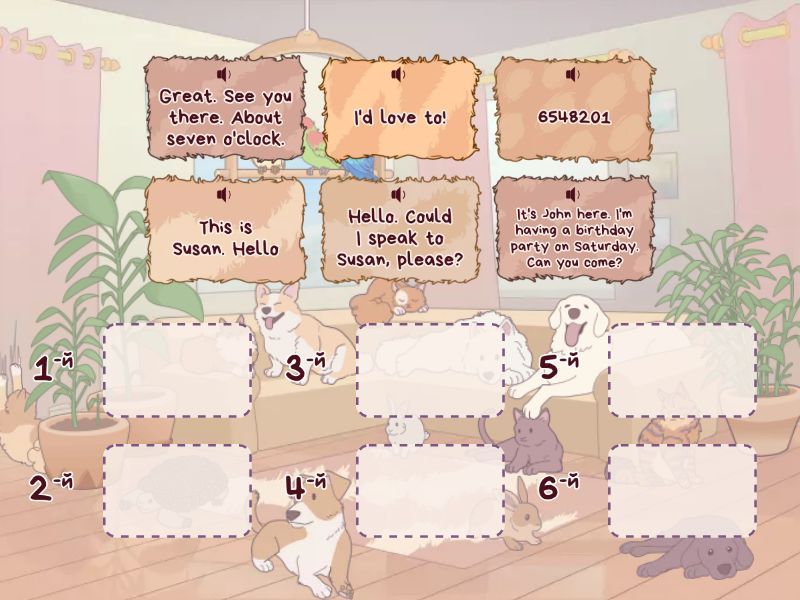Image resolution: width=800 pixels, height=600 pixels.
Task: Pick the "I'd love to!" card
Action: coord(399,118)
